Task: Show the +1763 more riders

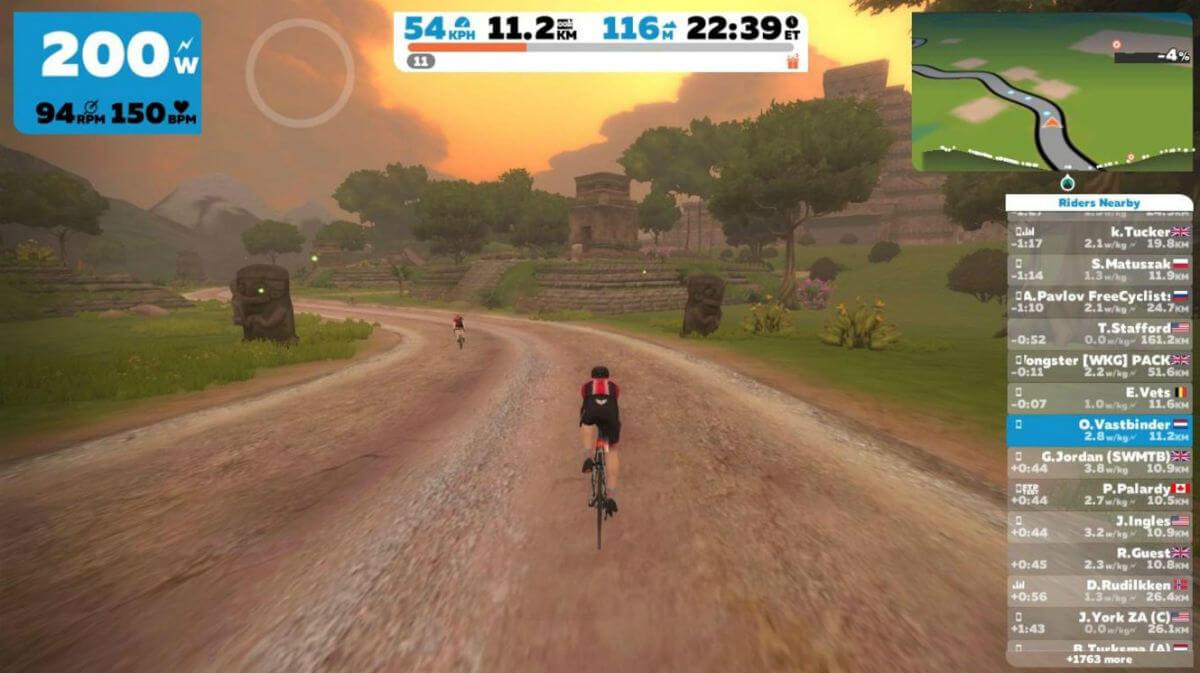Action: [1099, 660]
